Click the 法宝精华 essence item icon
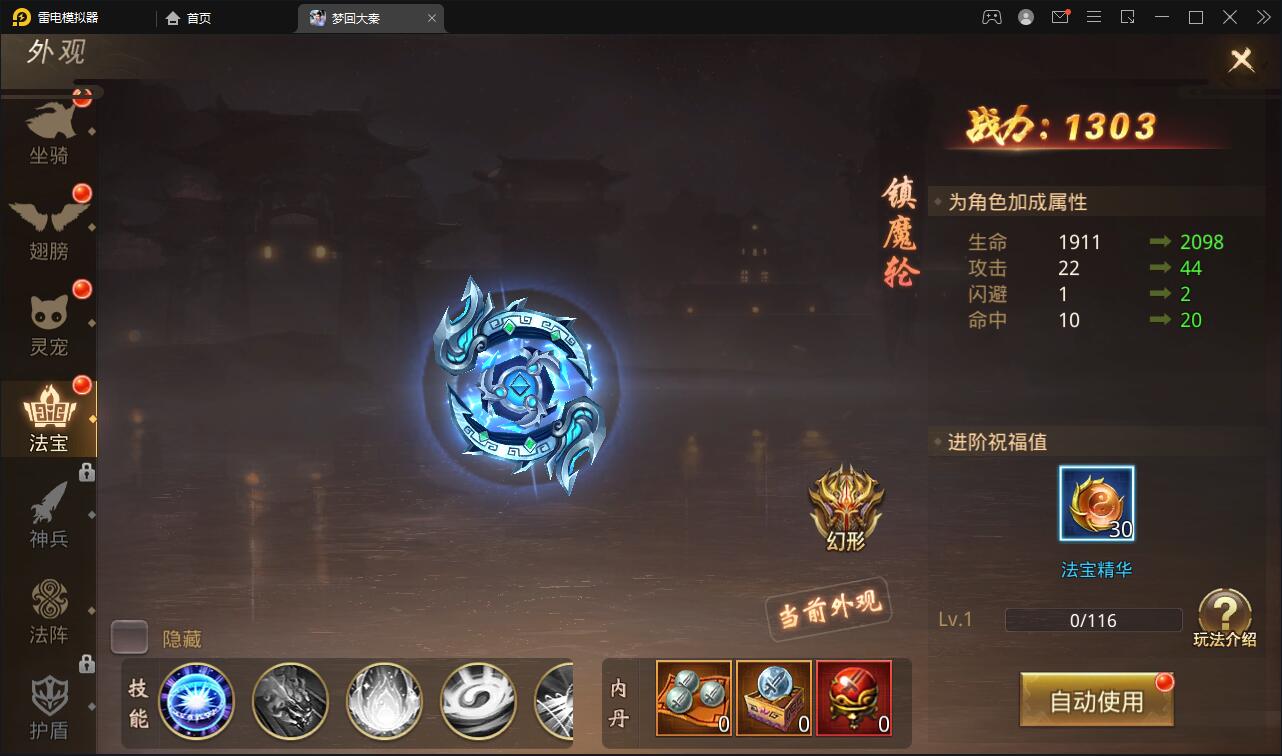This screenshot has width=1282, height=756. pyautogui.click(x=1096, y=503)
